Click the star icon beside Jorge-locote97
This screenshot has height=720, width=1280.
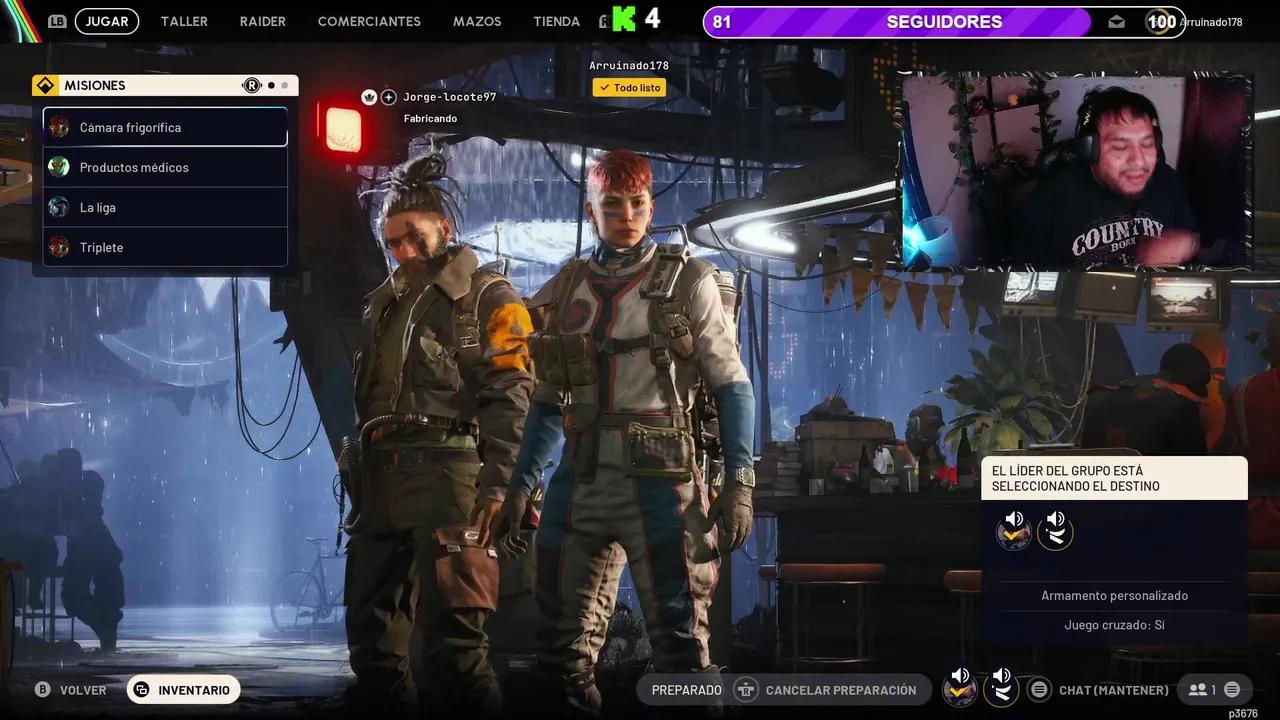(371, 97)
